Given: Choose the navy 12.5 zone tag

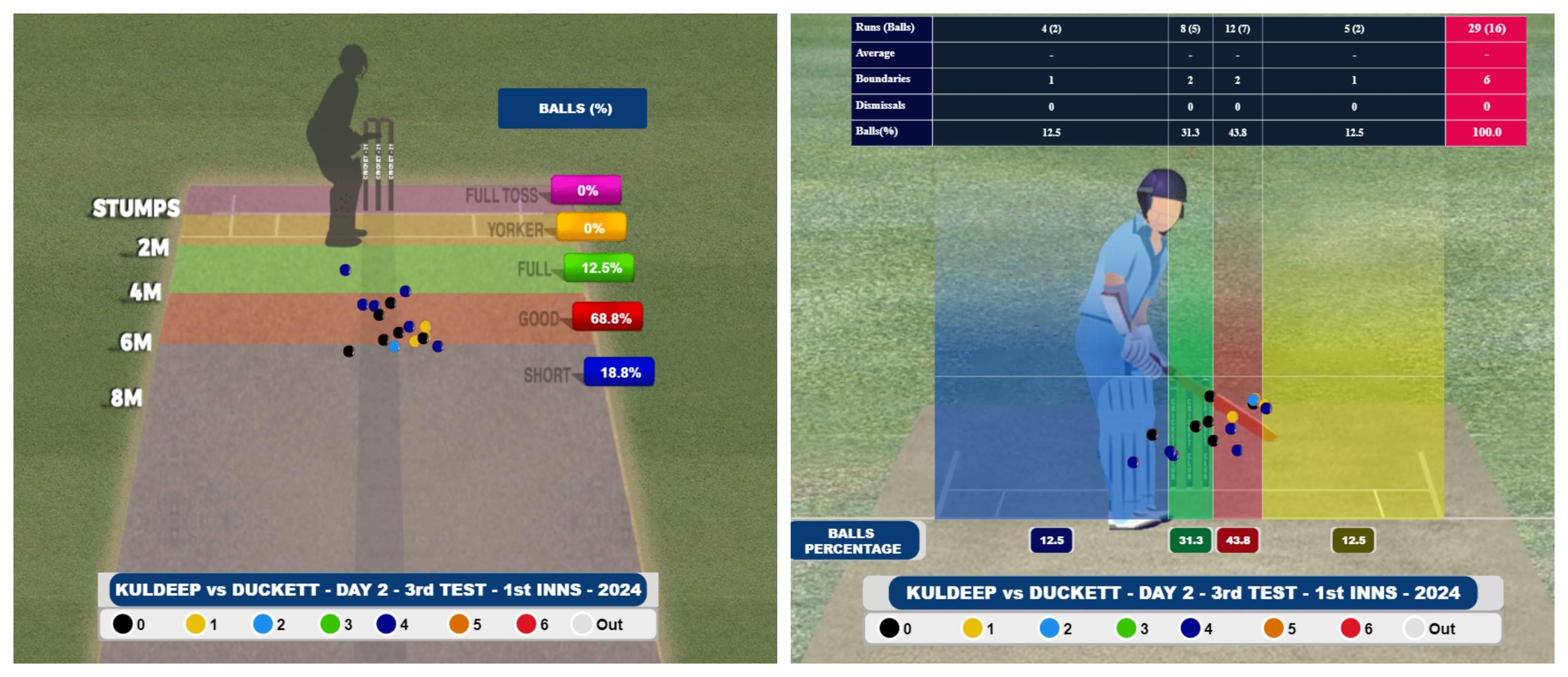Looking at the screenshot, I should 1051,541.
